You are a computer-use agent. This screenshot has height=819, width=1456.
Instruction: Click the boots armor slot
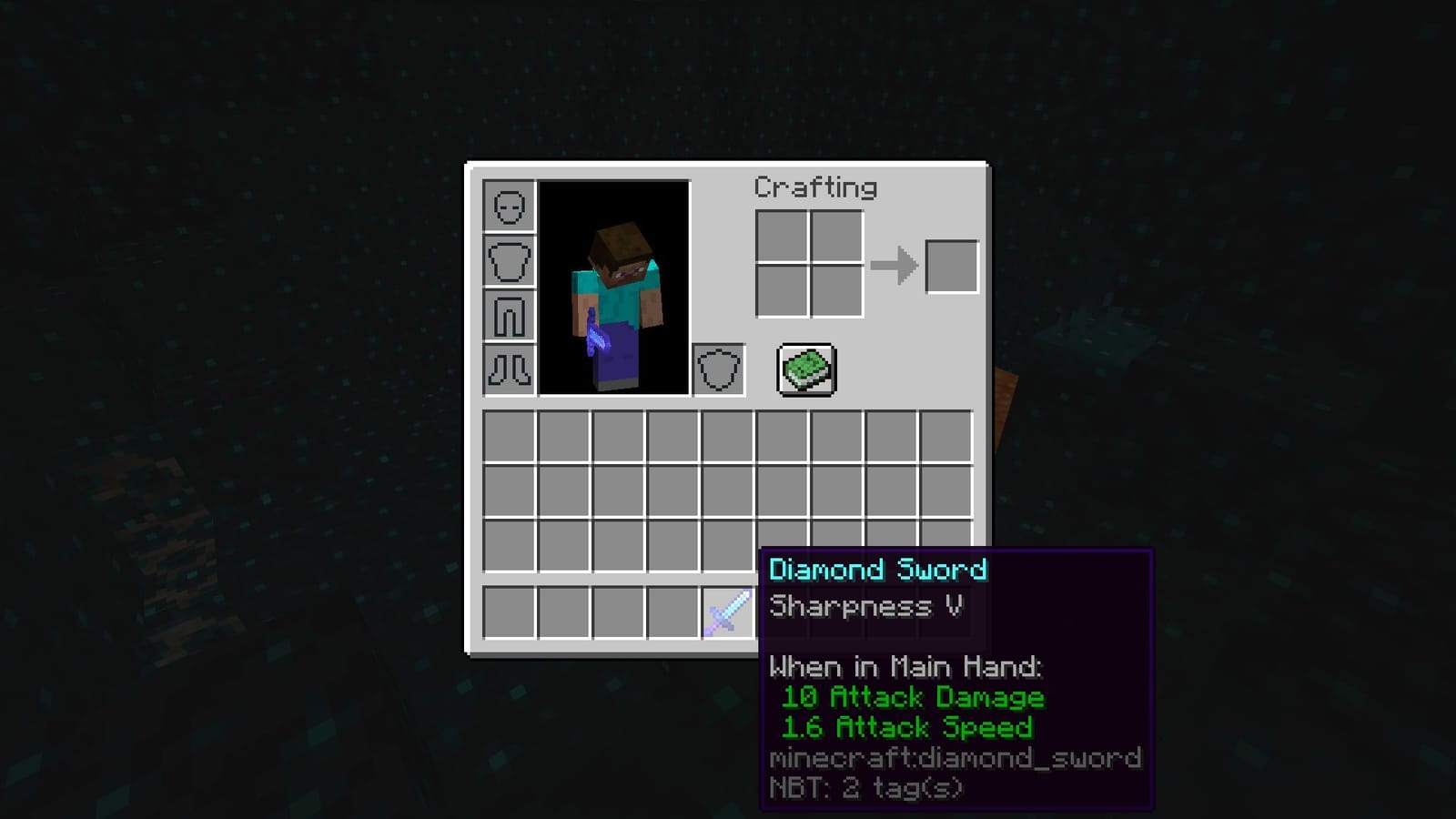pyautogui.click(x=509, y=369)
